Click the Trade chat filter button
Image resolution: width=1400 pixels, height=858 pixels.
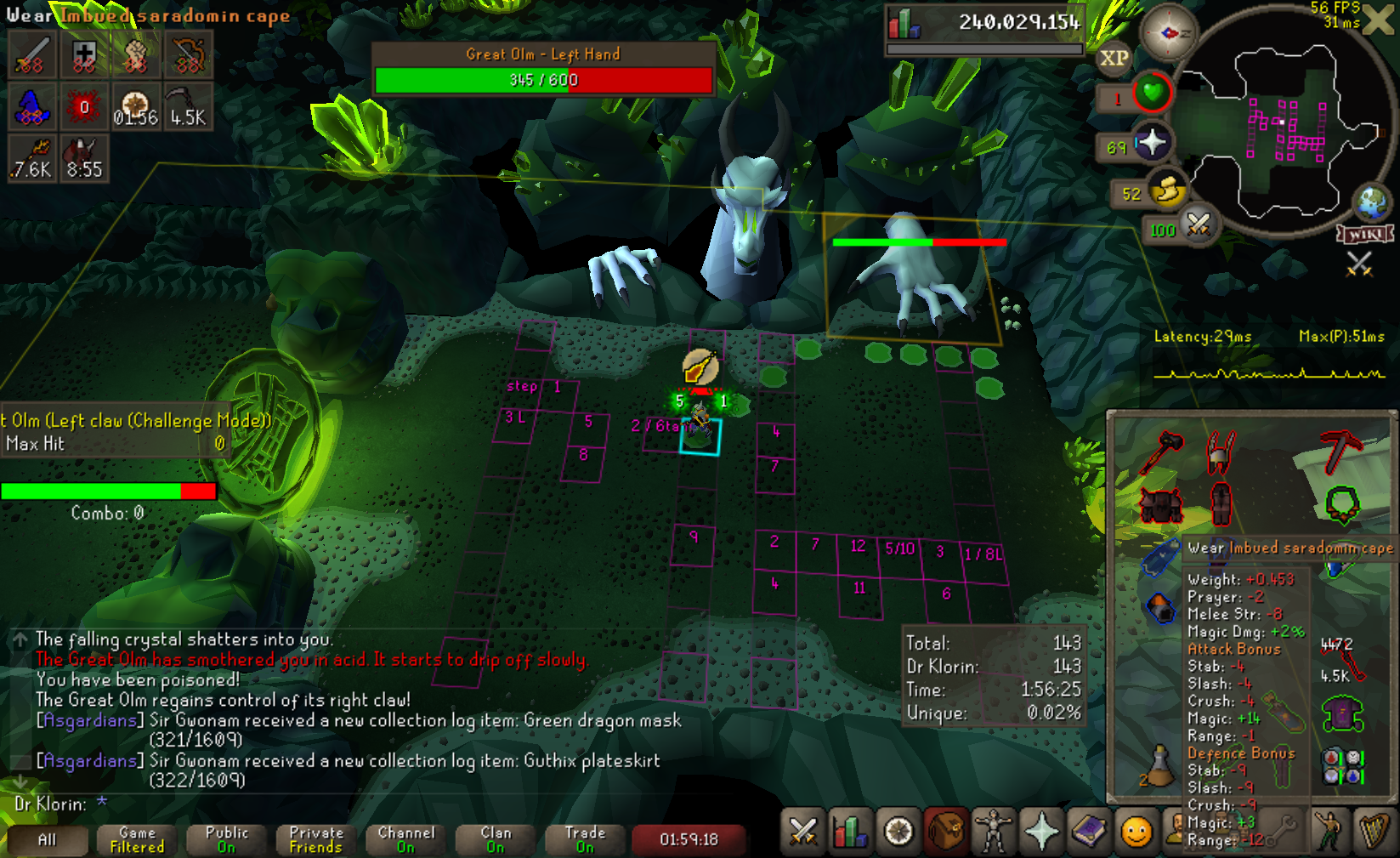[x=585, y=839]
